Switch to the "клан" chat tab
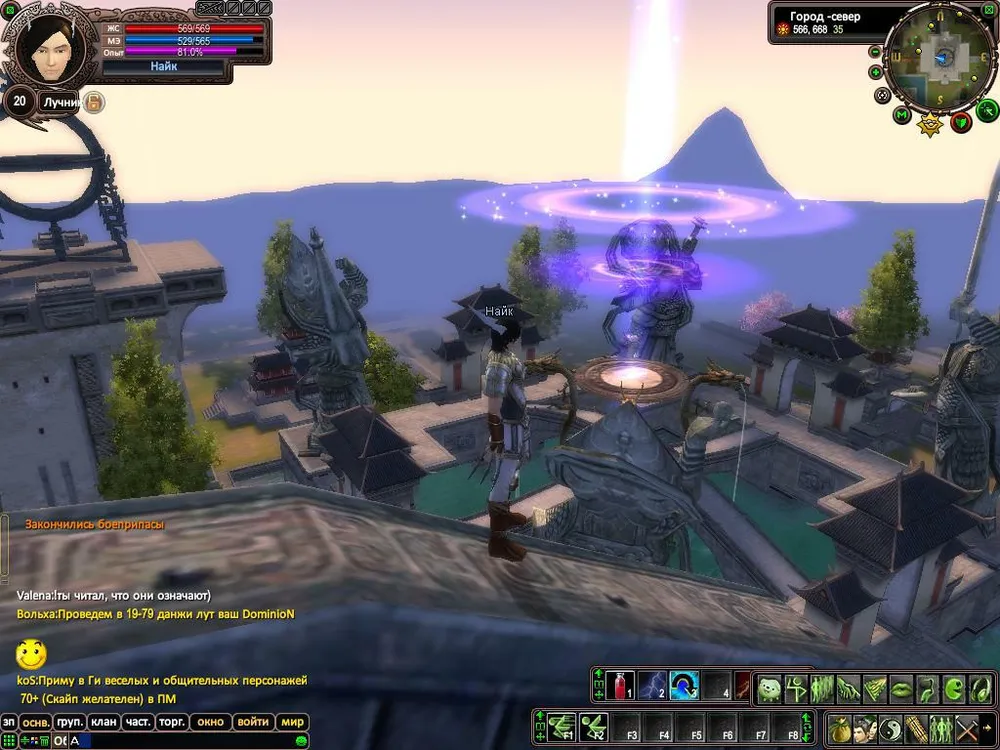 pyautogui.click(x=104, y=722)
